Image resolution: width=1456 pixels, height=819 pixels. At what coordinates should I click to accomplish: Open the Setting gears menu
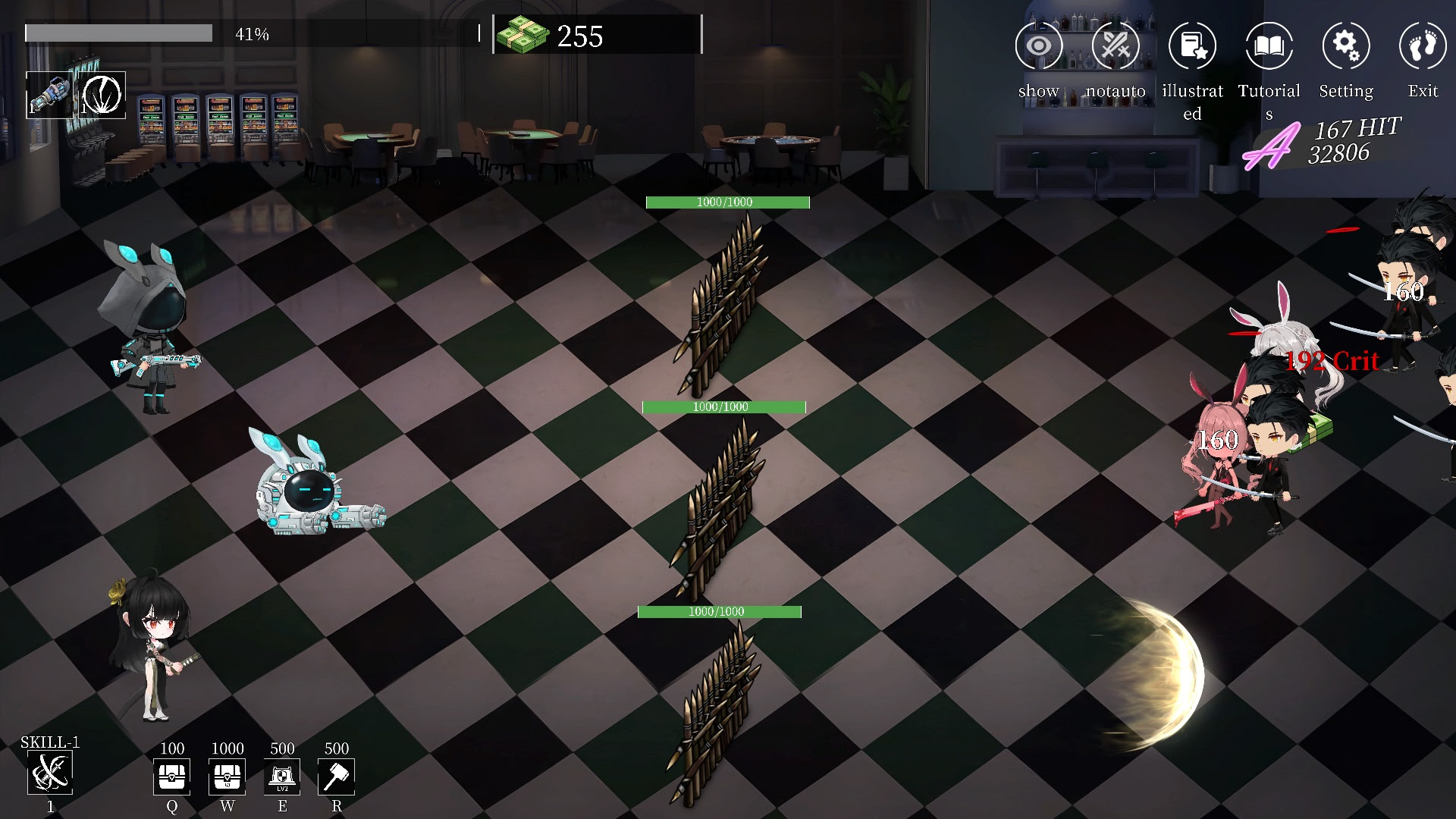(x=1346, y=46)
